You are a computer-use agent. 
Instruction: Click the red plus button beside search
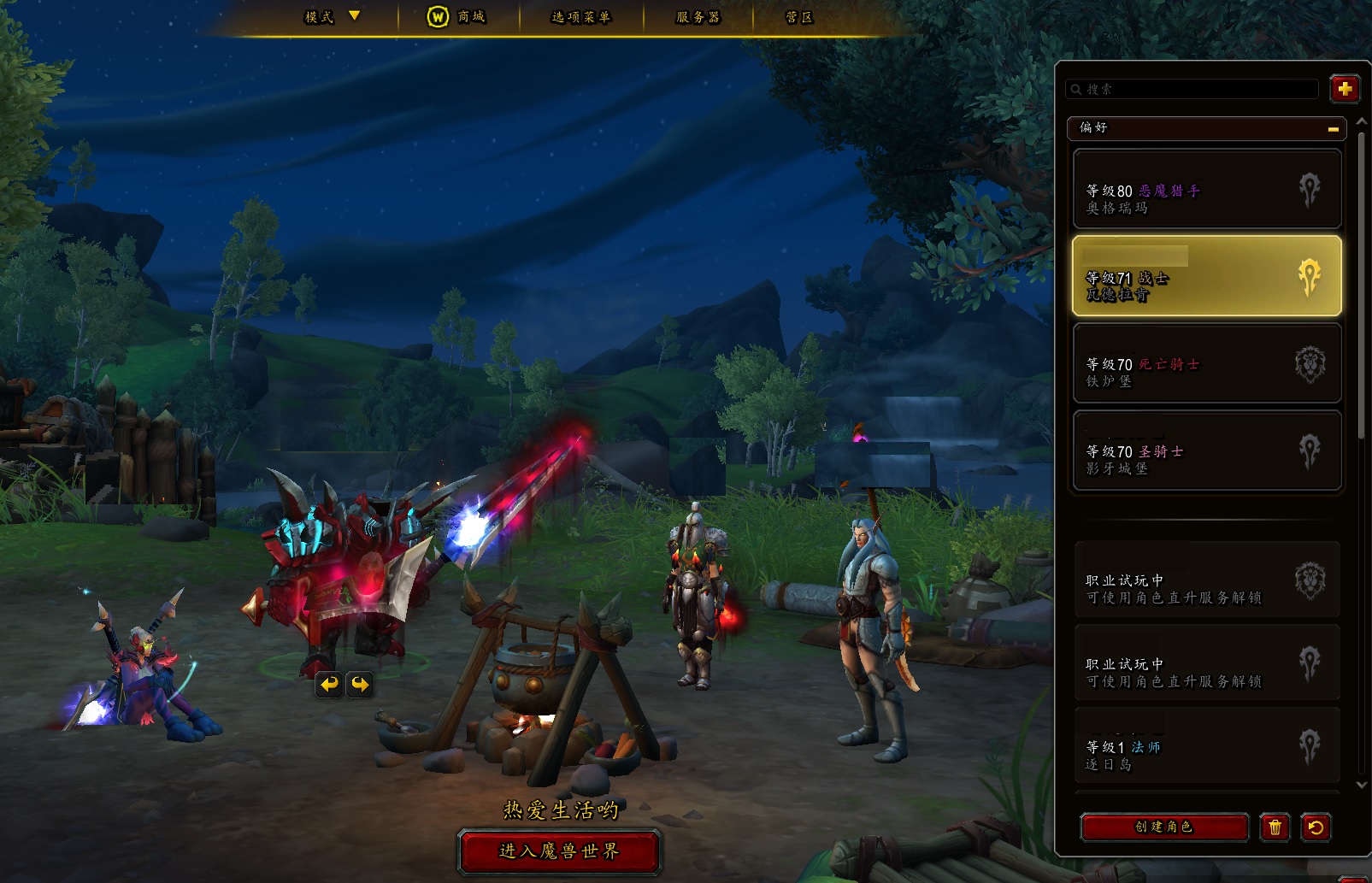tap(1345, 89)
